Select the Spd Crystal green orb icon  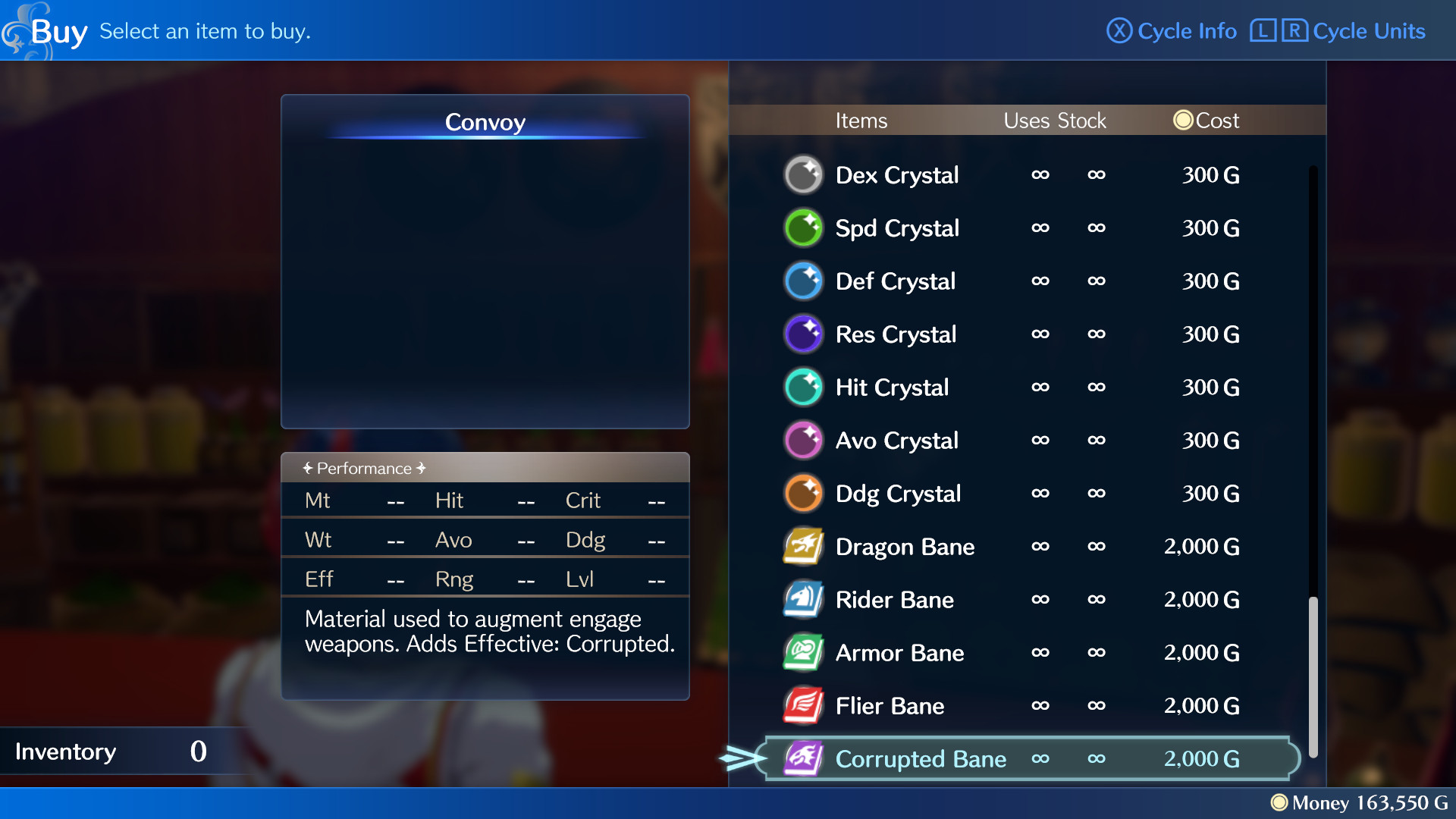[x=803, y=227]
